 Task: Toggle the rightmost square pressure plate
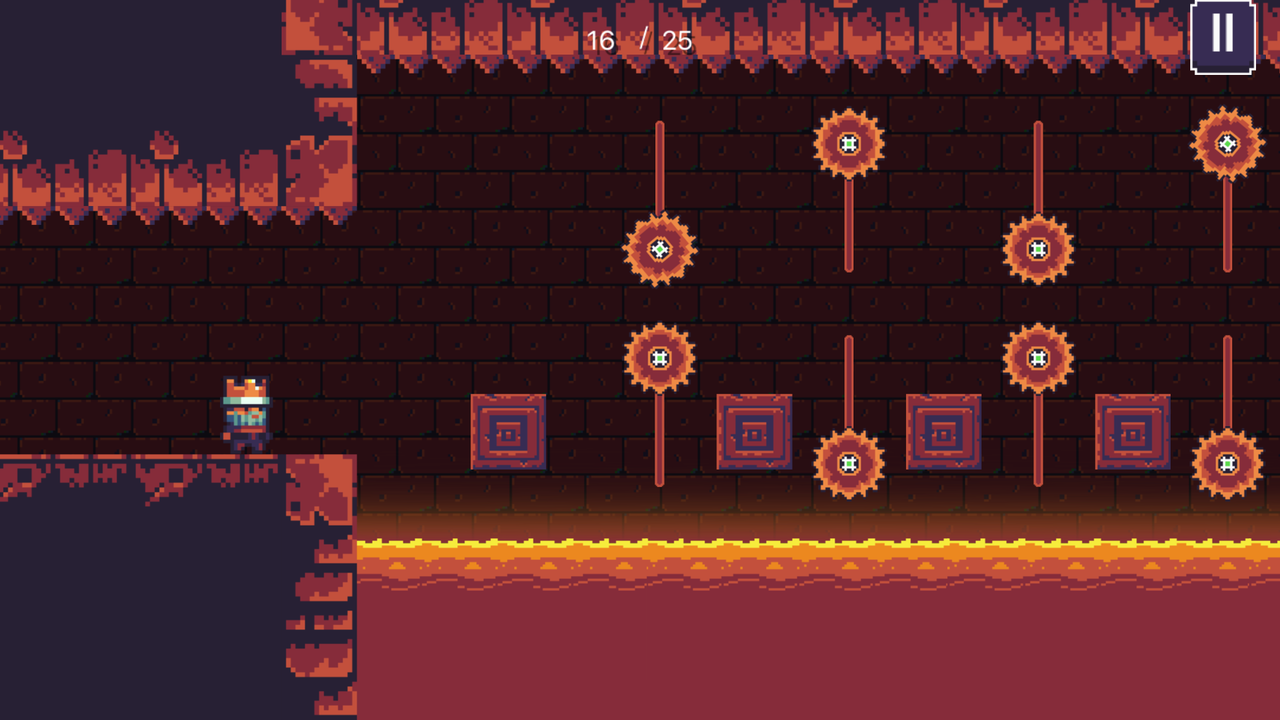point(1135,432)
